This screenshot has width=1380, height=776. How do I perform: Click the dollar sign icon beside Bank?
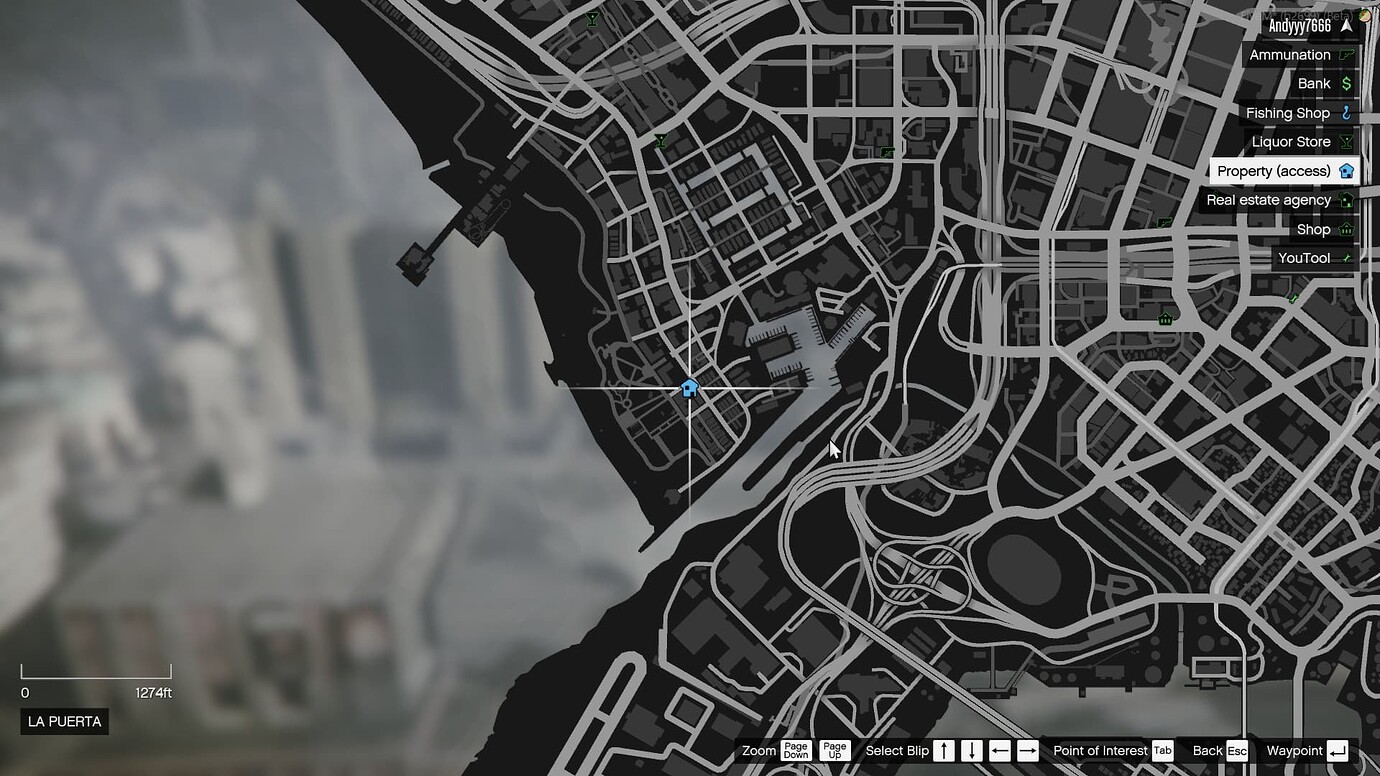pos(1344,83)
